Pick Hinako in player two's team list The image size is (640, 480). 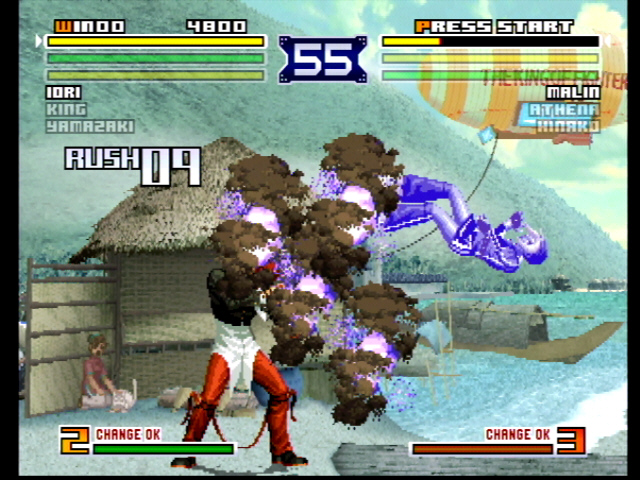(567, 126)
